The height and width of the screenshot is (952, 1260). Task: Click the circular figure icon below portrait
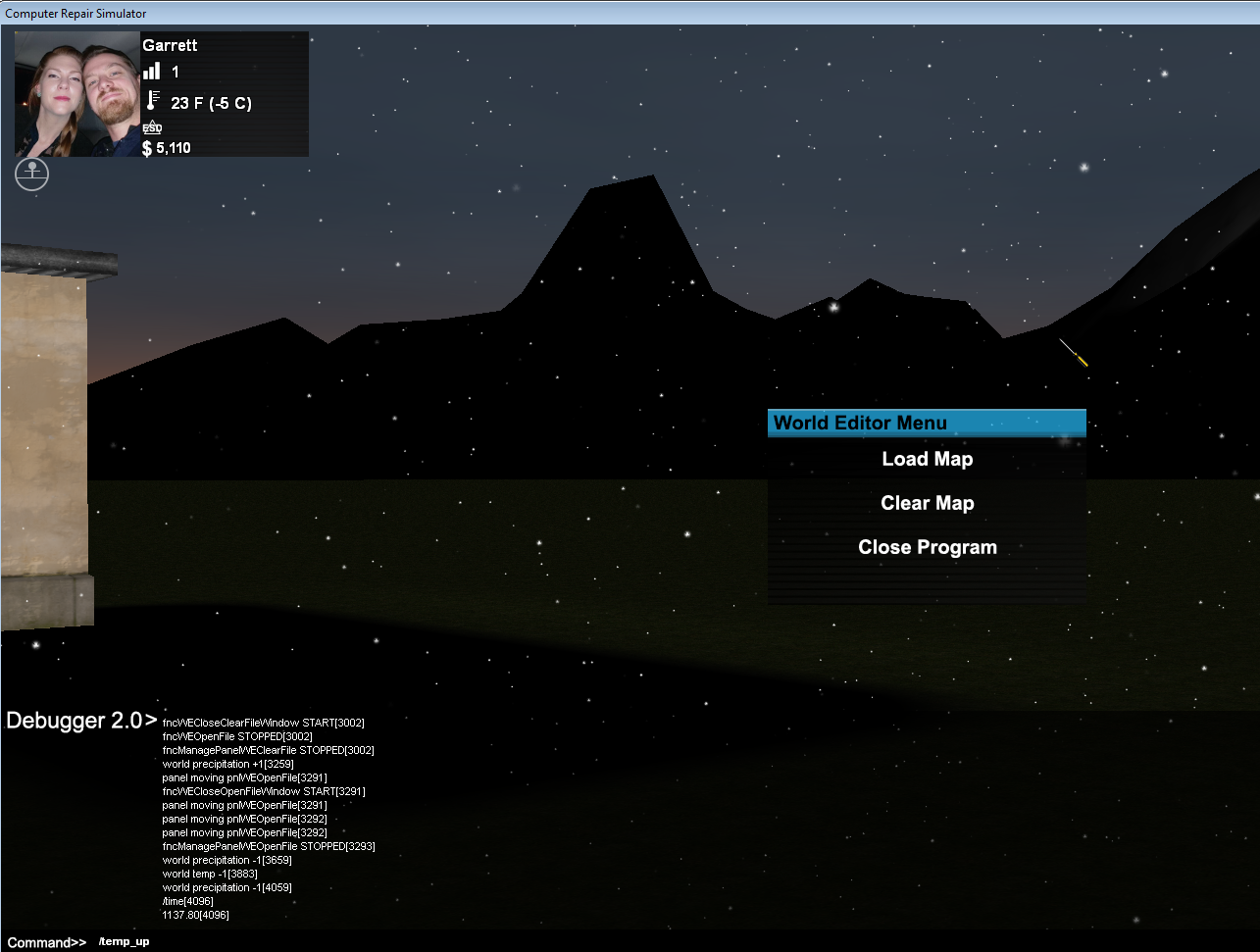[x=32, y=175]
